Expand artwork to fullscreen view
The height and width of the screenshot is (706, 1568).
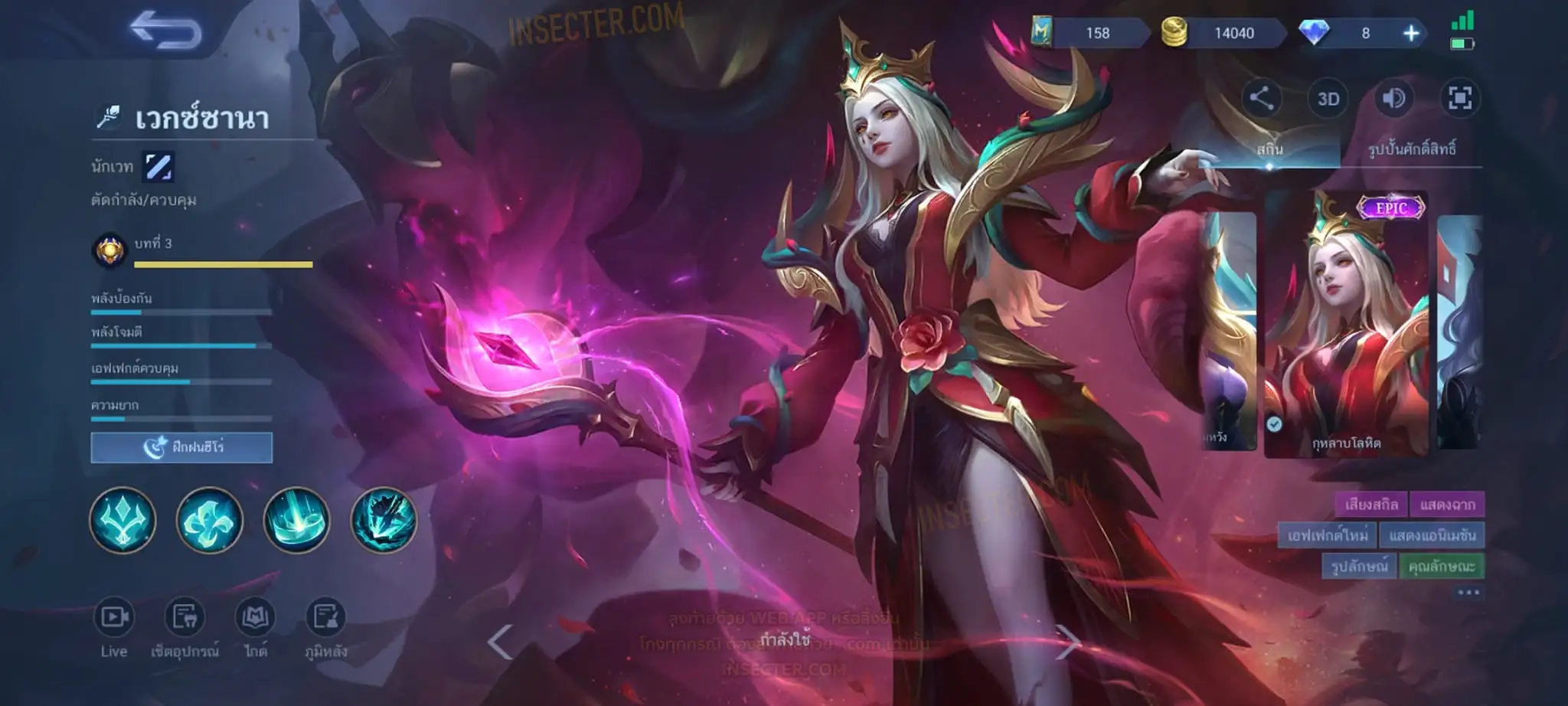(x=1459, y=99)
